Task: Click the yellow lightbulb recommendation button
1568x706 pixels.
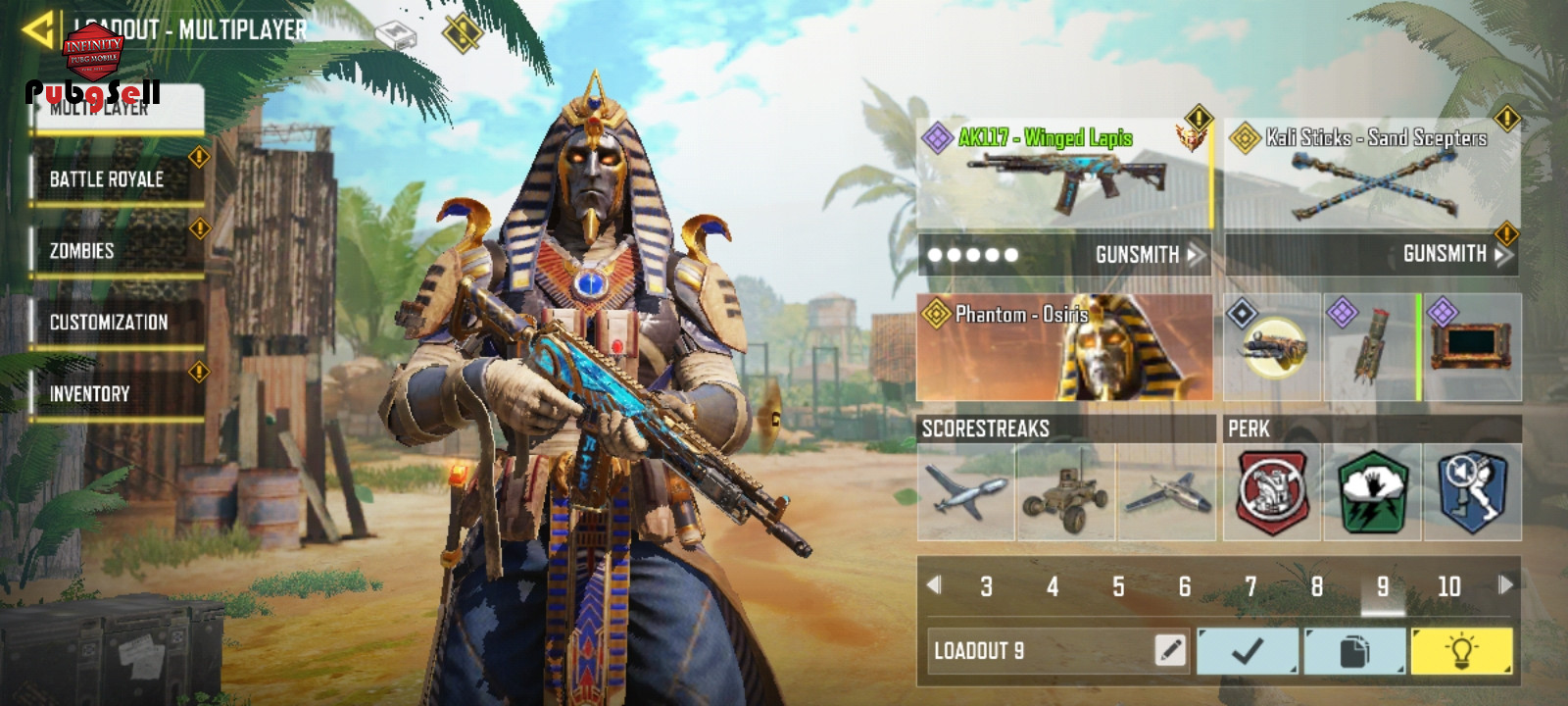Action: click(x=1461, y=651)
